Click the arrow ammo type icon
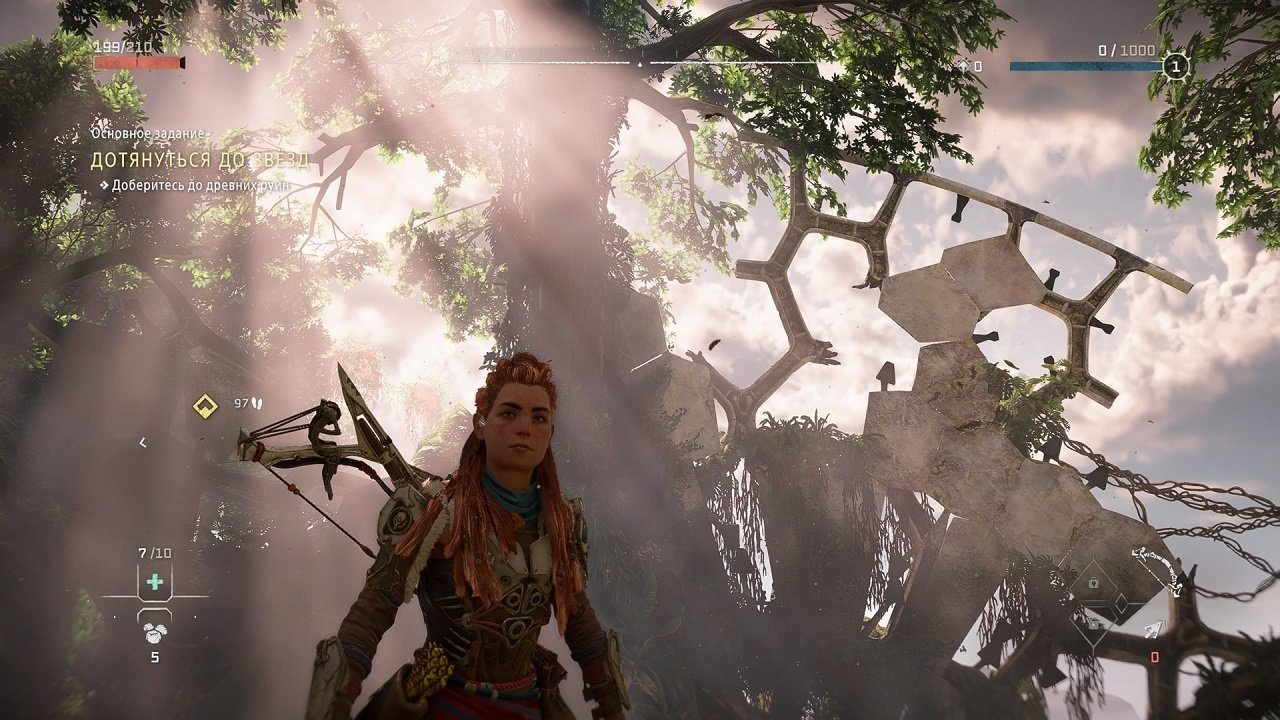 click(x=1154, y=629)
